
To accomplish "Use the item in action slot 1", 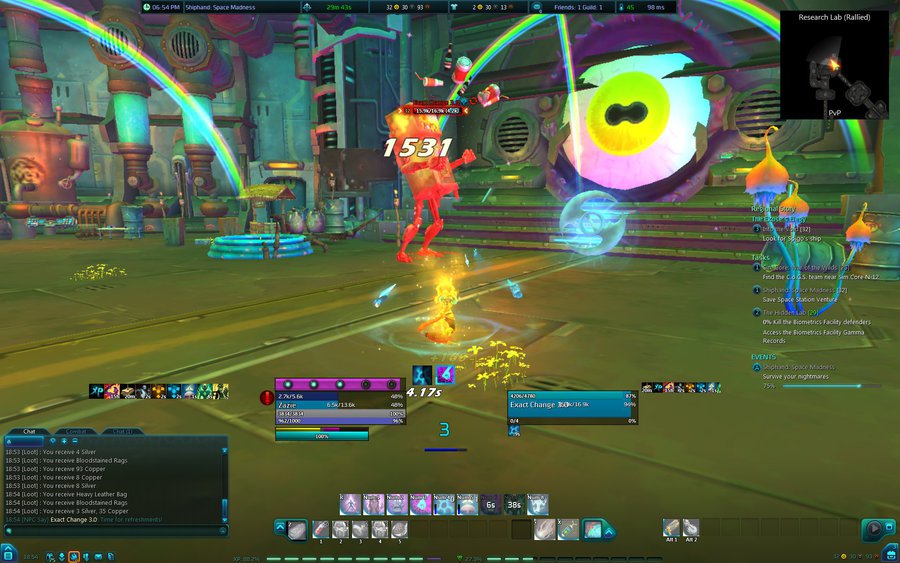I will coord(320,528).
